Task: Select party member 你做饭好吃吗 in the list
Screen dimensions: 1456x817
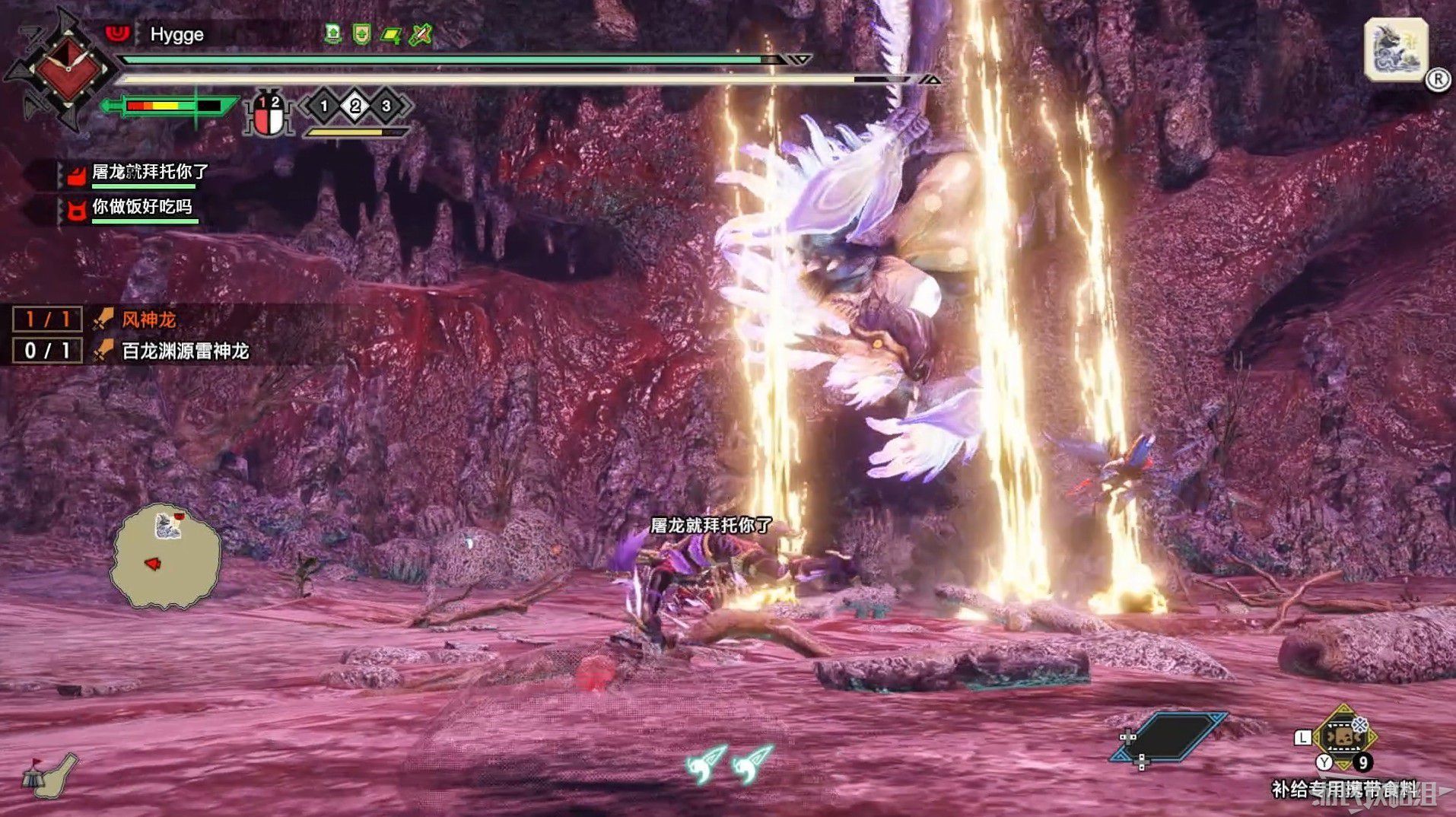Action: [x=141, y=207]
